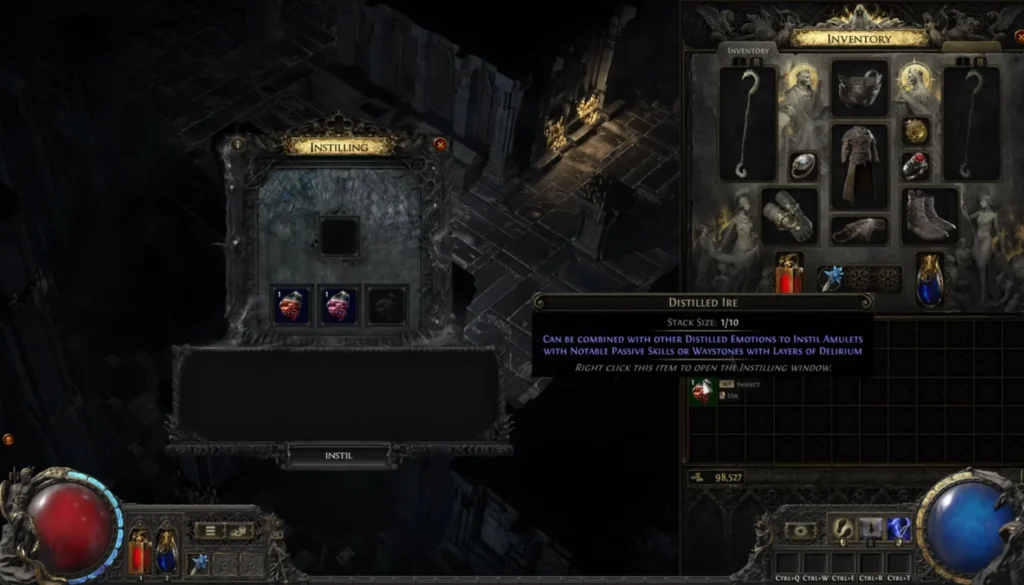Click the empty amulet slot in Instilling
The image size is (1024, 585).
coord(339,236)
